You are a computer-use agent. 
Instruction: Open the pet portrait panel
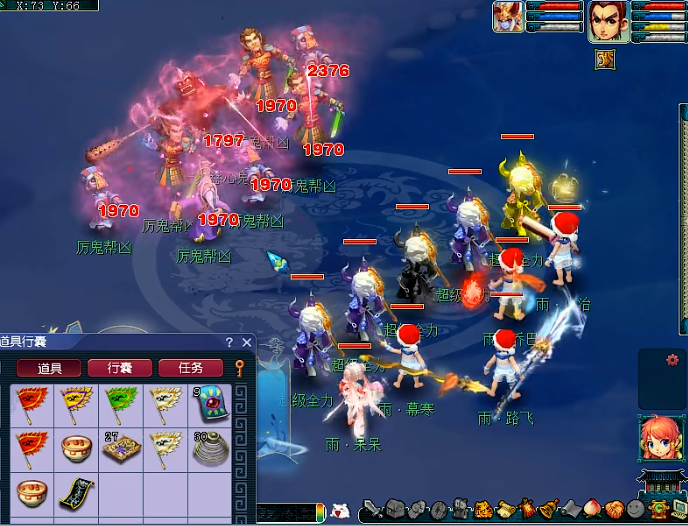pyautogui.click(x=508, y=17)
